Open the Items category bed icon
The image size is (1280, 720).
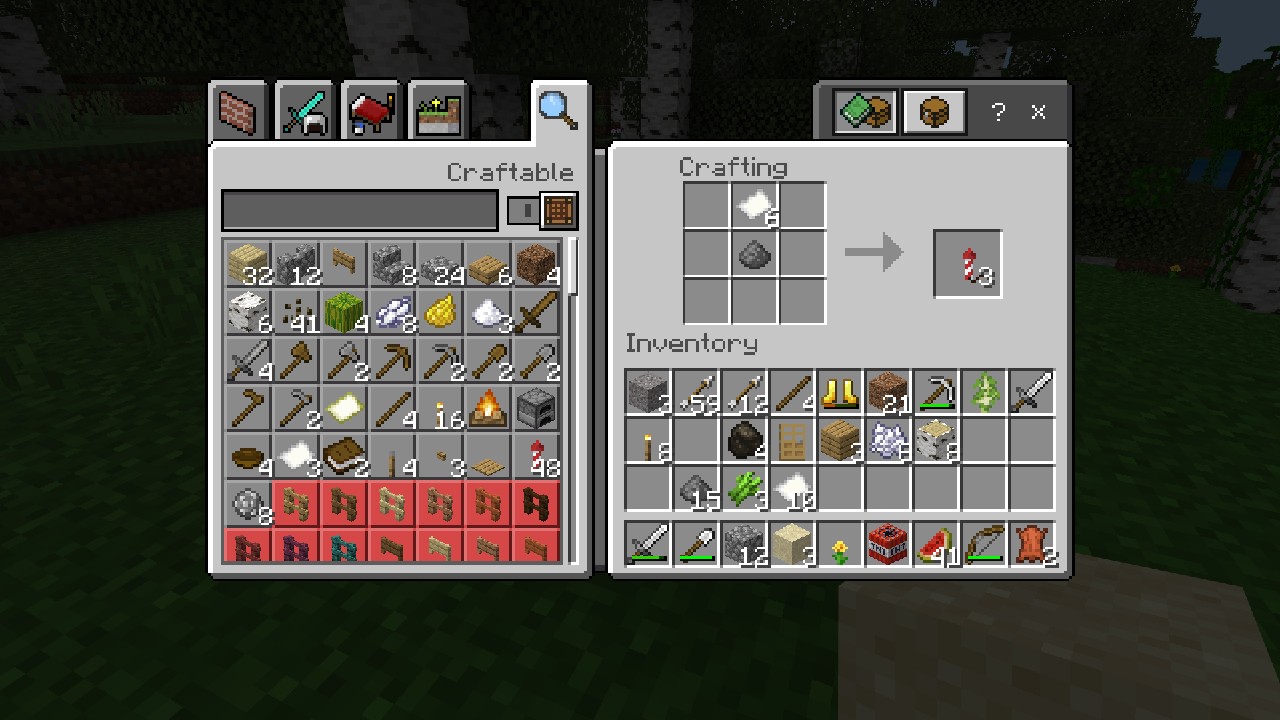click(x=370, y=110)
